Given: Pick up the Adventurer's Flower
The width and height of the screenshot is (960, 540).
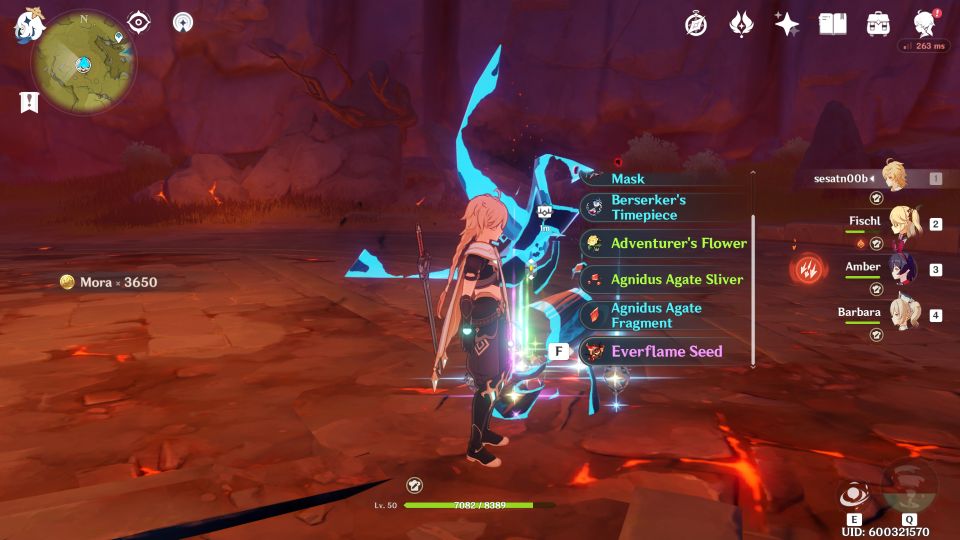Looking at the screenshot, I should point(664,243).
